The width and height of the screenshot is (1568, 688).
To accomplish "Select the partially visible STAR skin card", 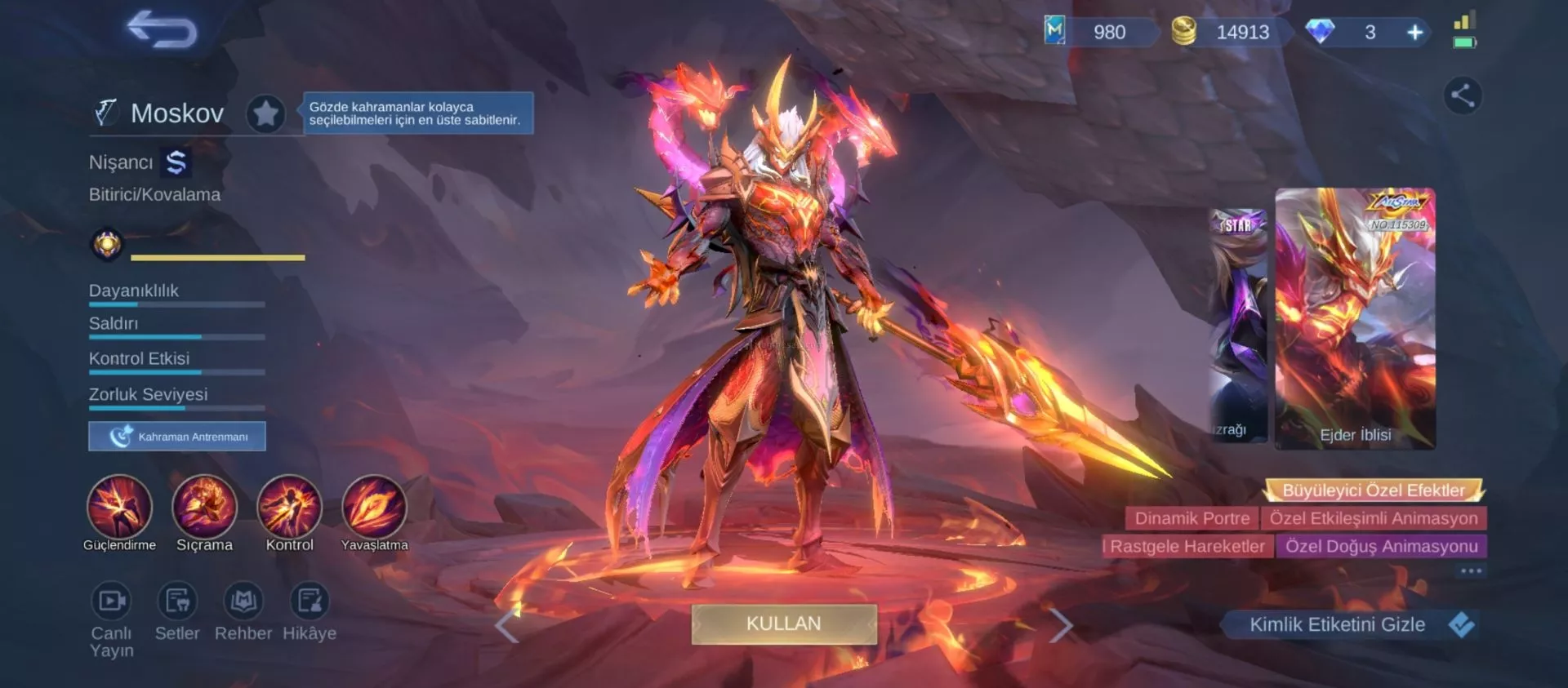I will tap(1238, 325).
